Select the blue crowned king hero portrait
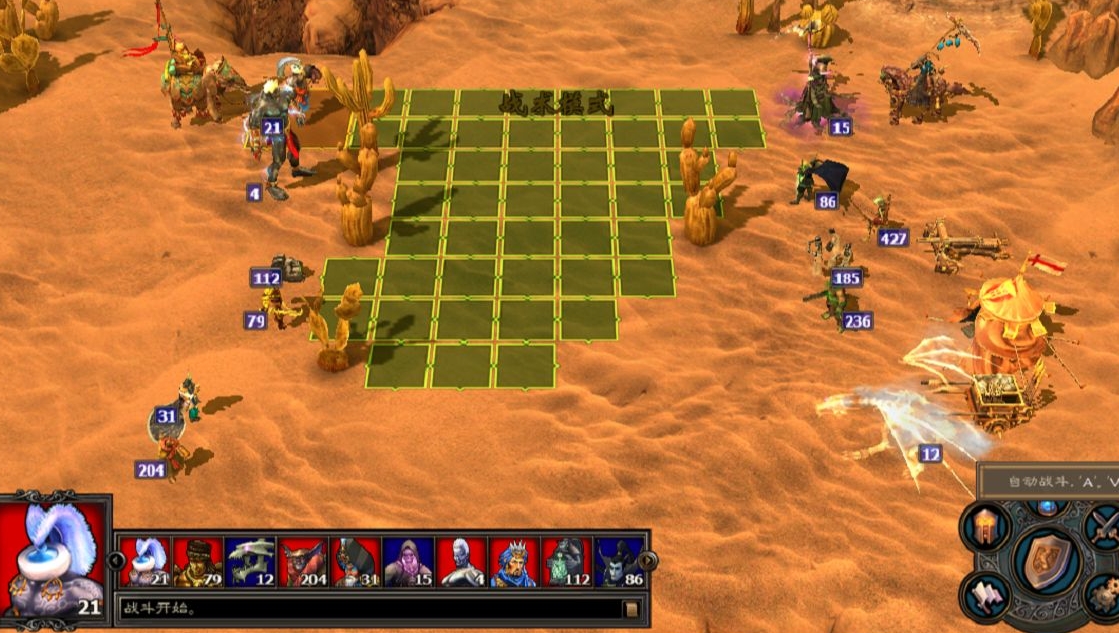This screenshot has width=1119, height=633. [x=514, y=562]
